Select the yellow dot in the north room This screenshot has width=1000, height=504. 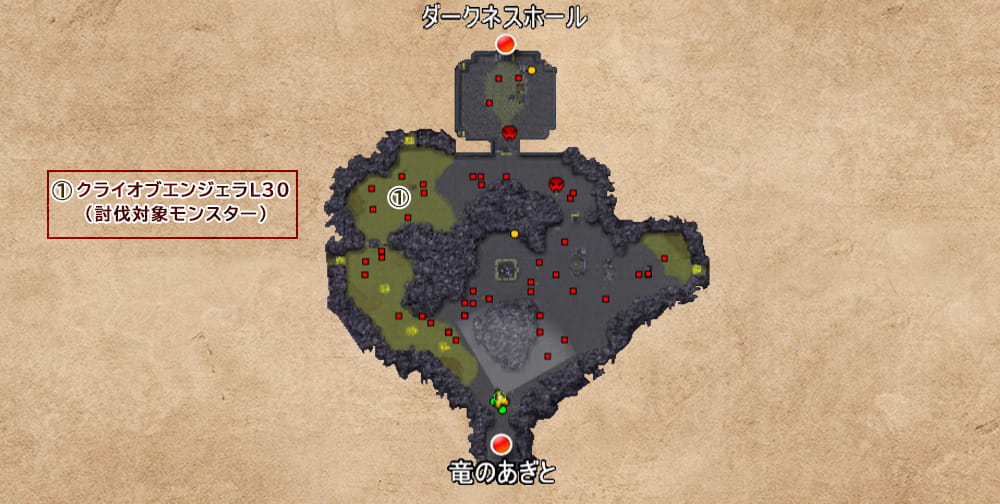coord(532,70)
